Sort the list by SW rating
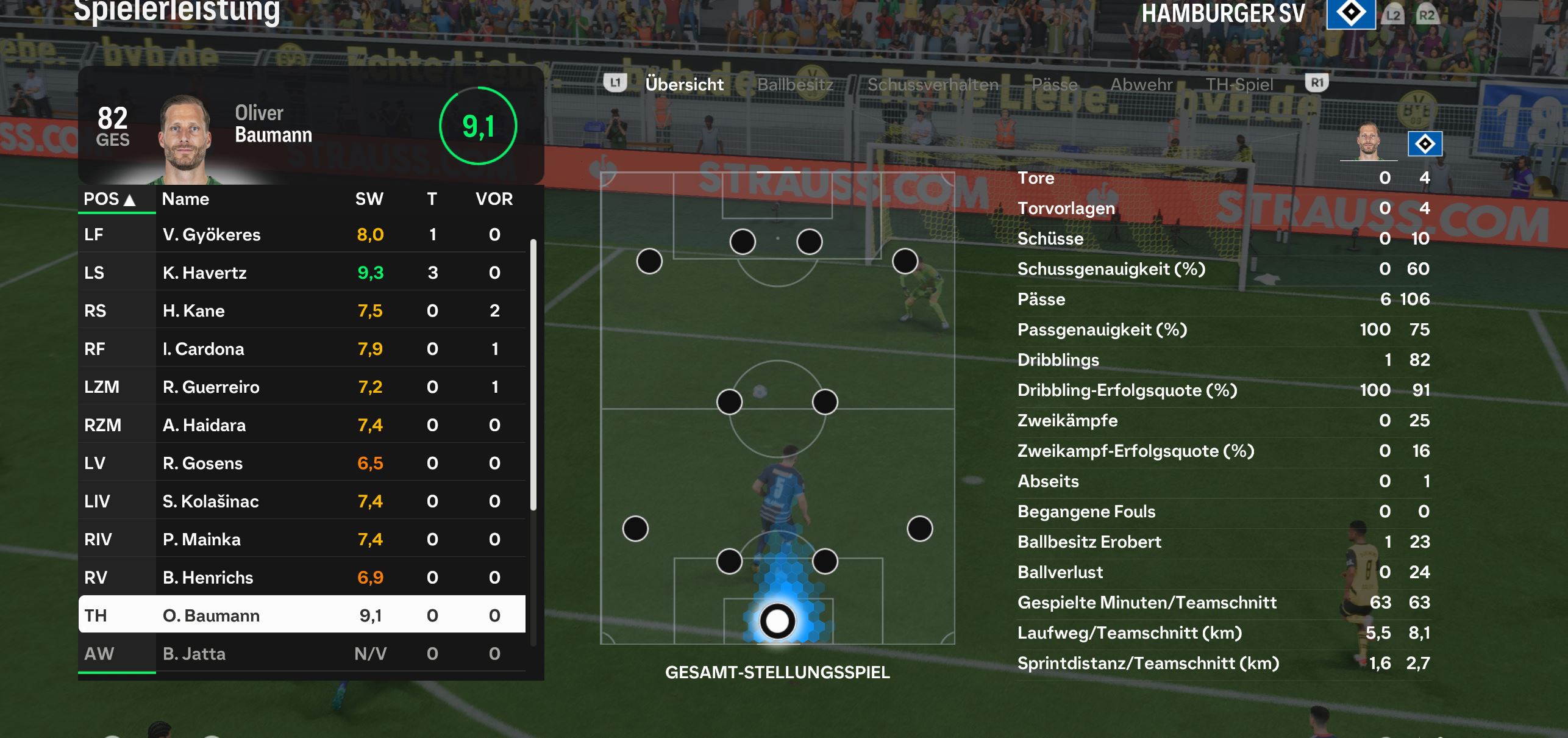Image resolution: width=1568 pixels, height=738 pixels. pos(369,199)
